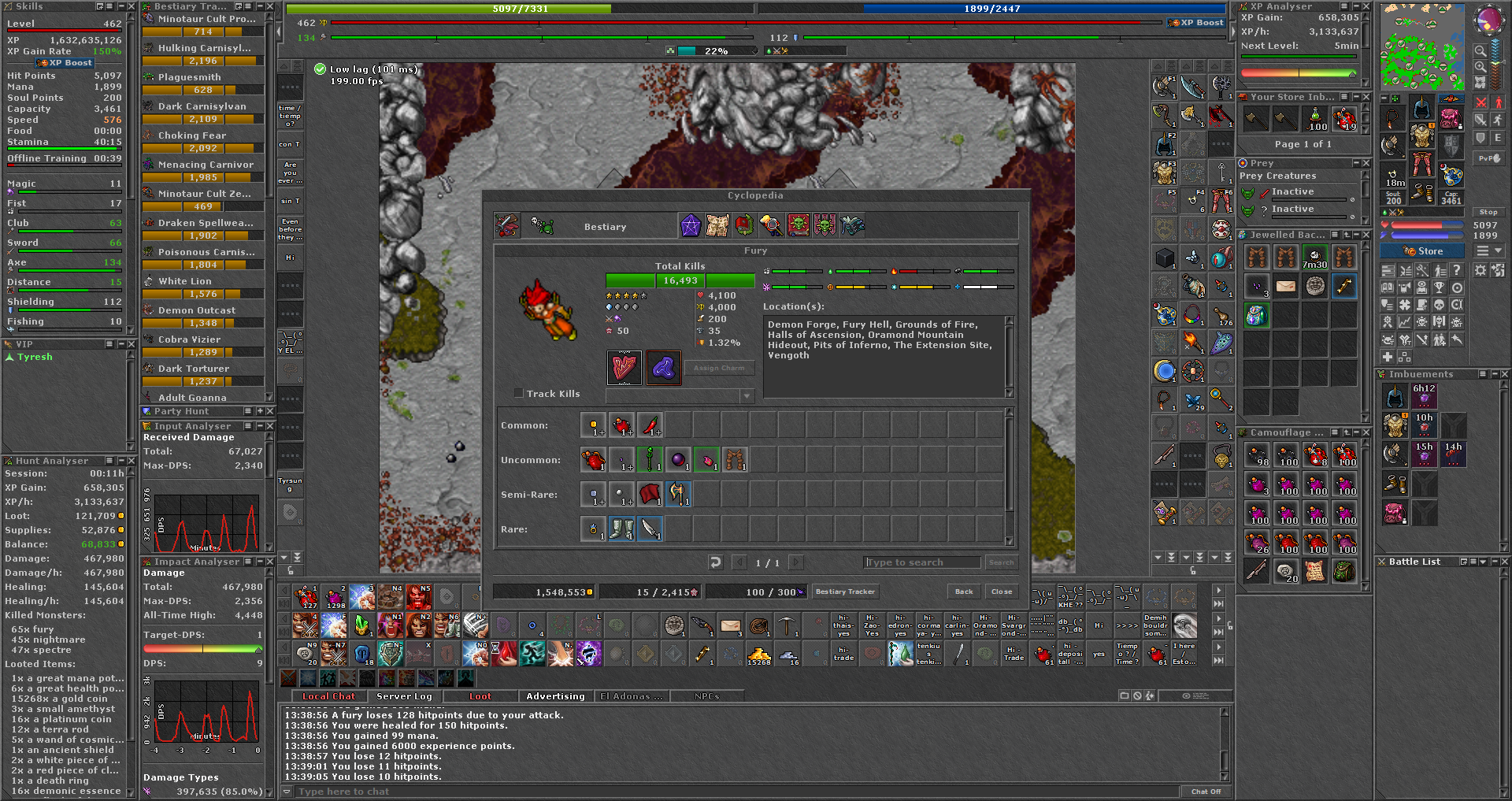Enable the Track Kills checkbox
Viewport: 1512px width, 801px height.
pyautogui.click(x=520, y=393)
